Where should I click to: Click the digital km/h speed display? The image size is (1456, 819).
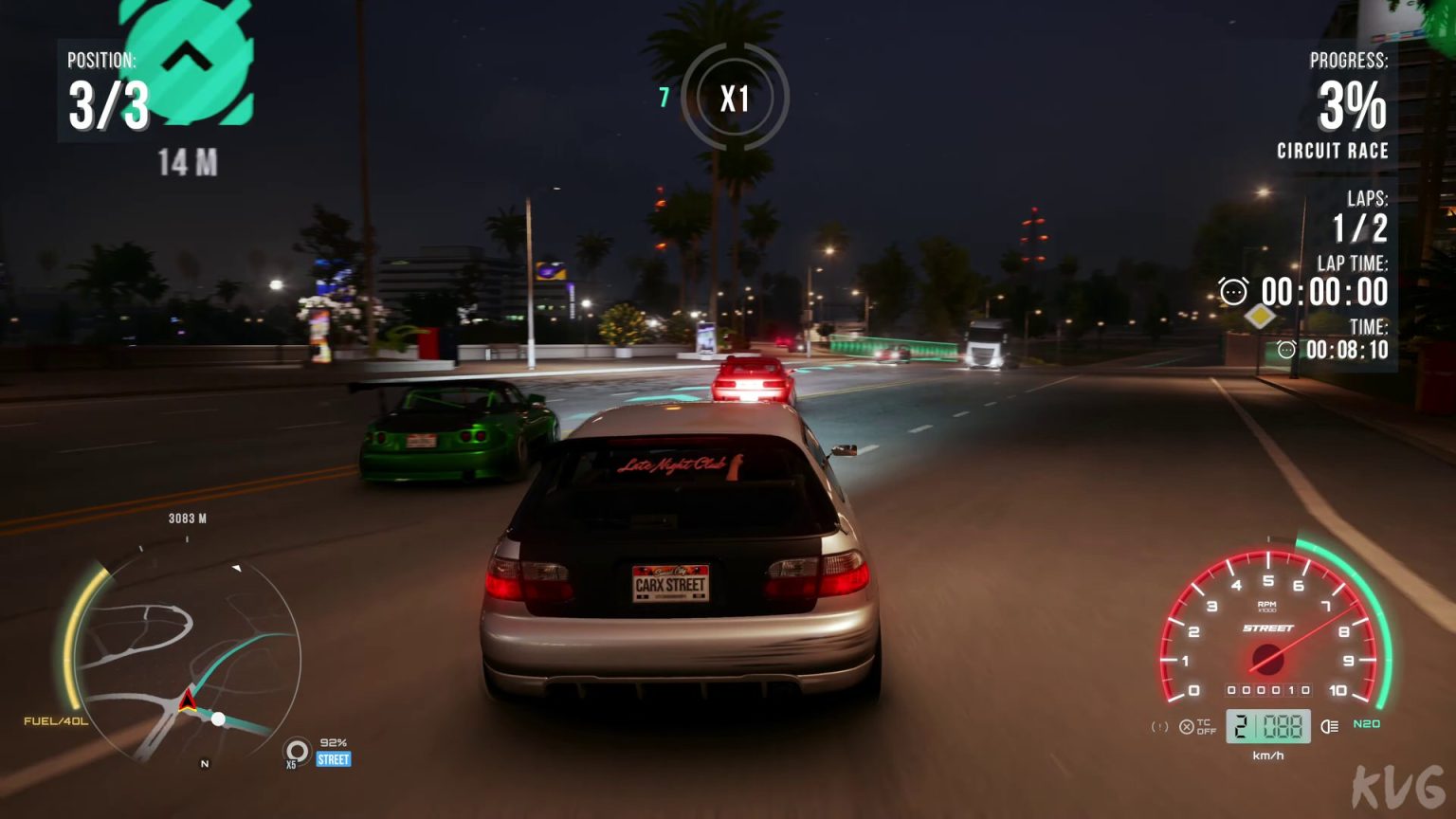[x=1268, y=726]
